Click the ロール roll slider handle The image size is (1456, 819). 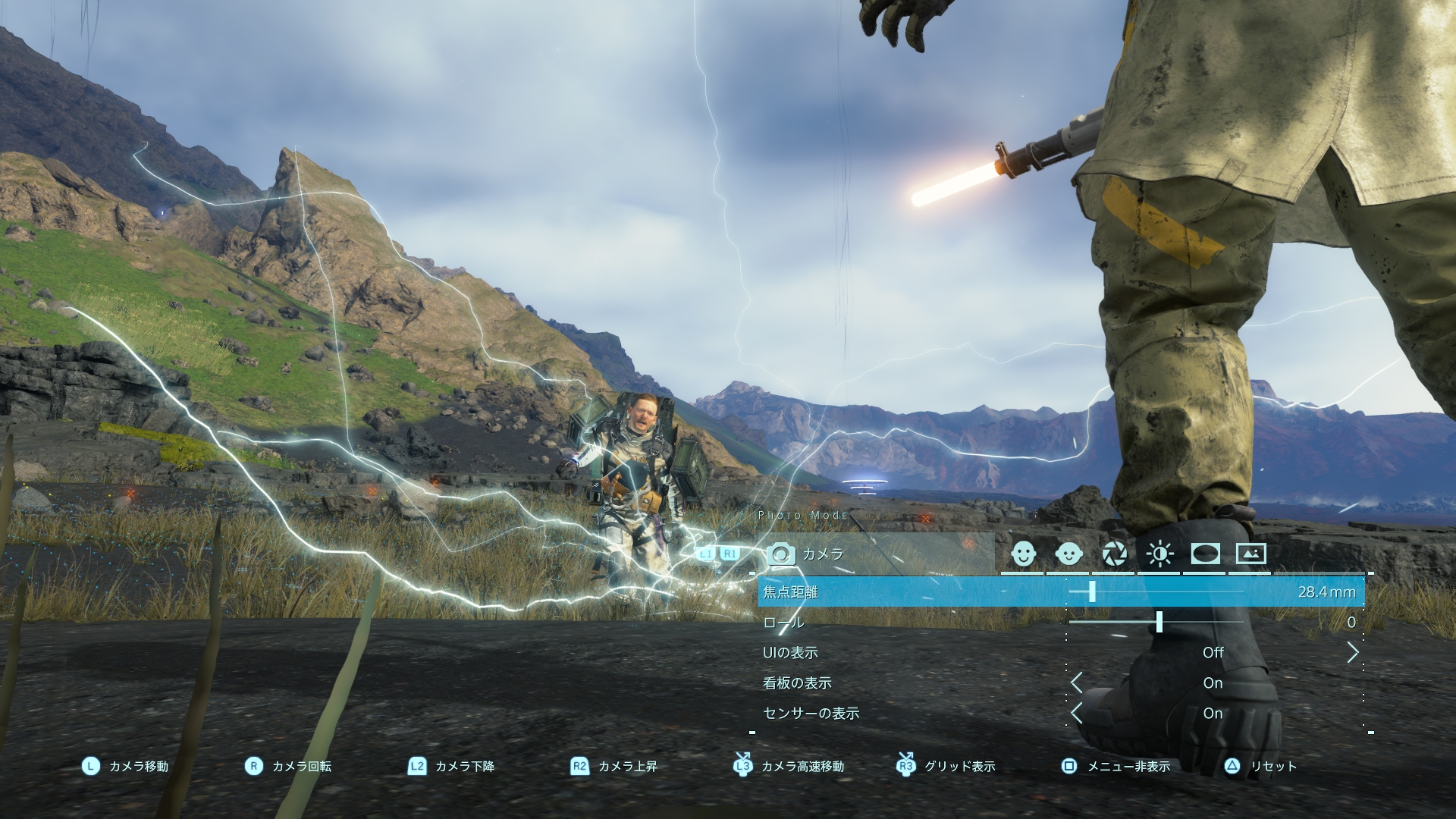coord(1159,622)
